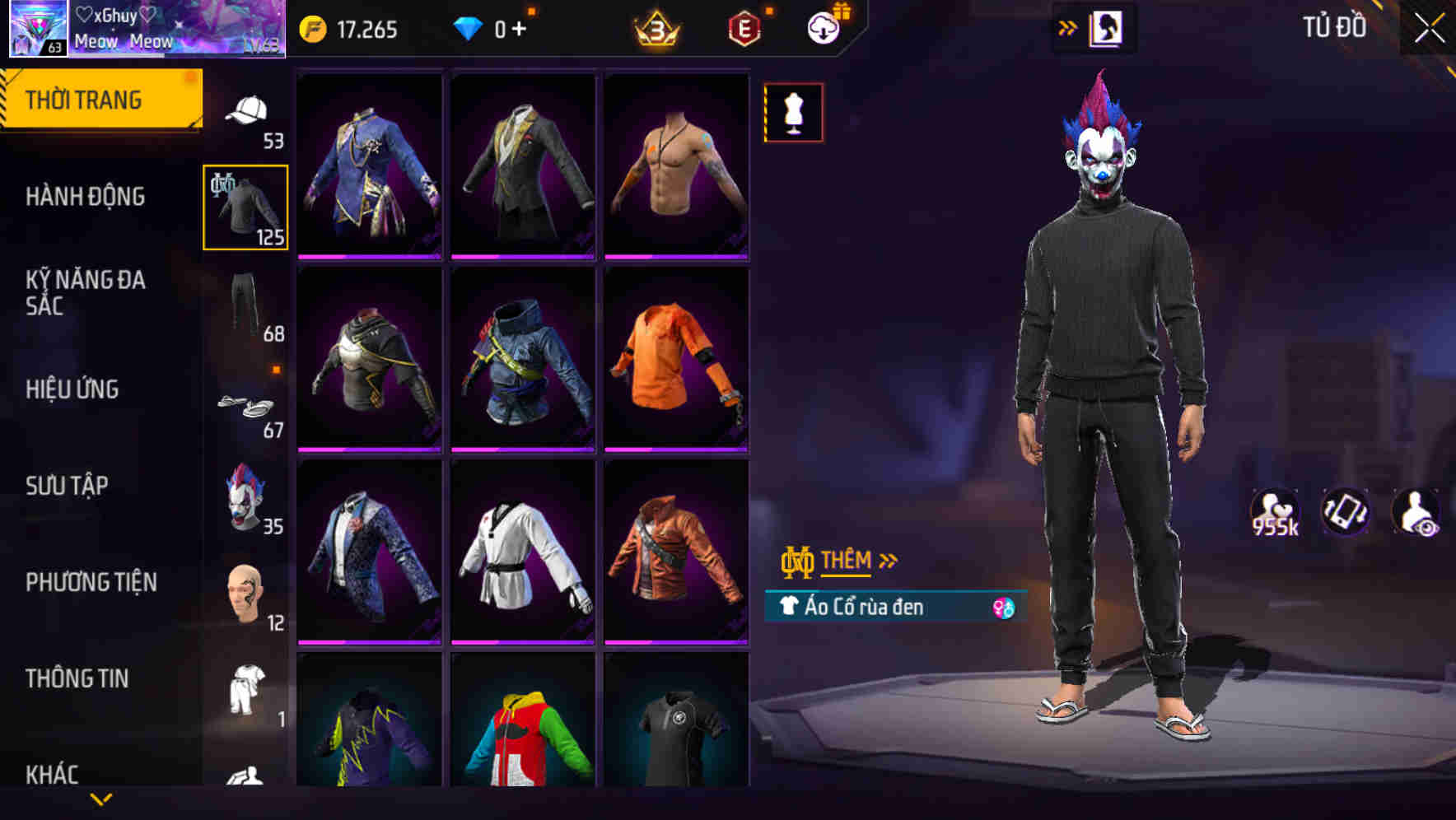The width and height of the screenshot is (1456, 820).
Task: Open the clown mask headgear category
Action: point(246,498)
